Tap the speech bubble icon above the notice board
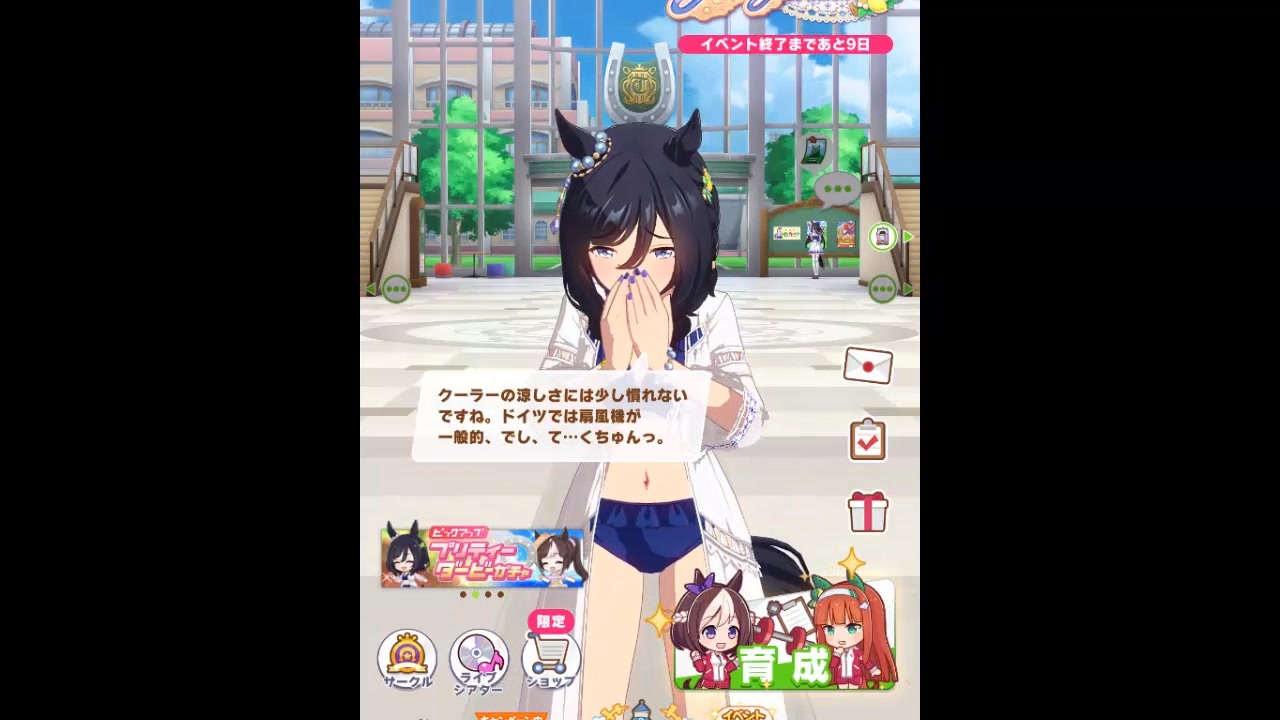Screen dimensions: 1280x720 coord(836,188)
